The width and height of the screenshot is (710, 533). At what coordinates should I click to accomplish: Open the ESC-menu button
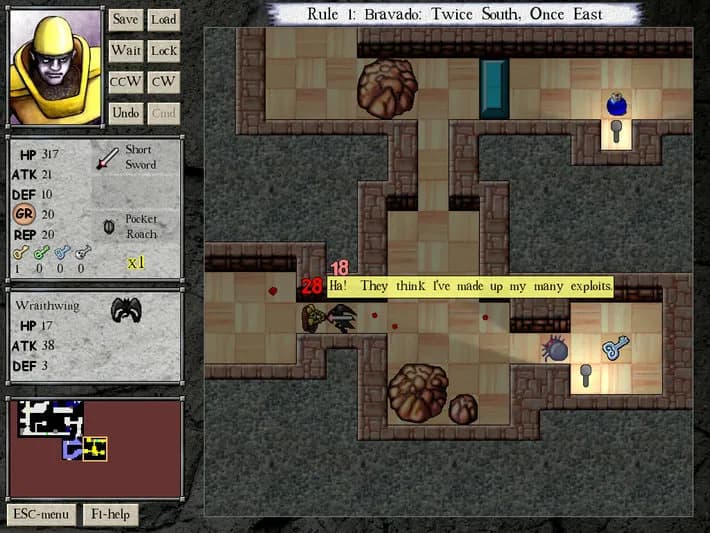tap(40, 514)
